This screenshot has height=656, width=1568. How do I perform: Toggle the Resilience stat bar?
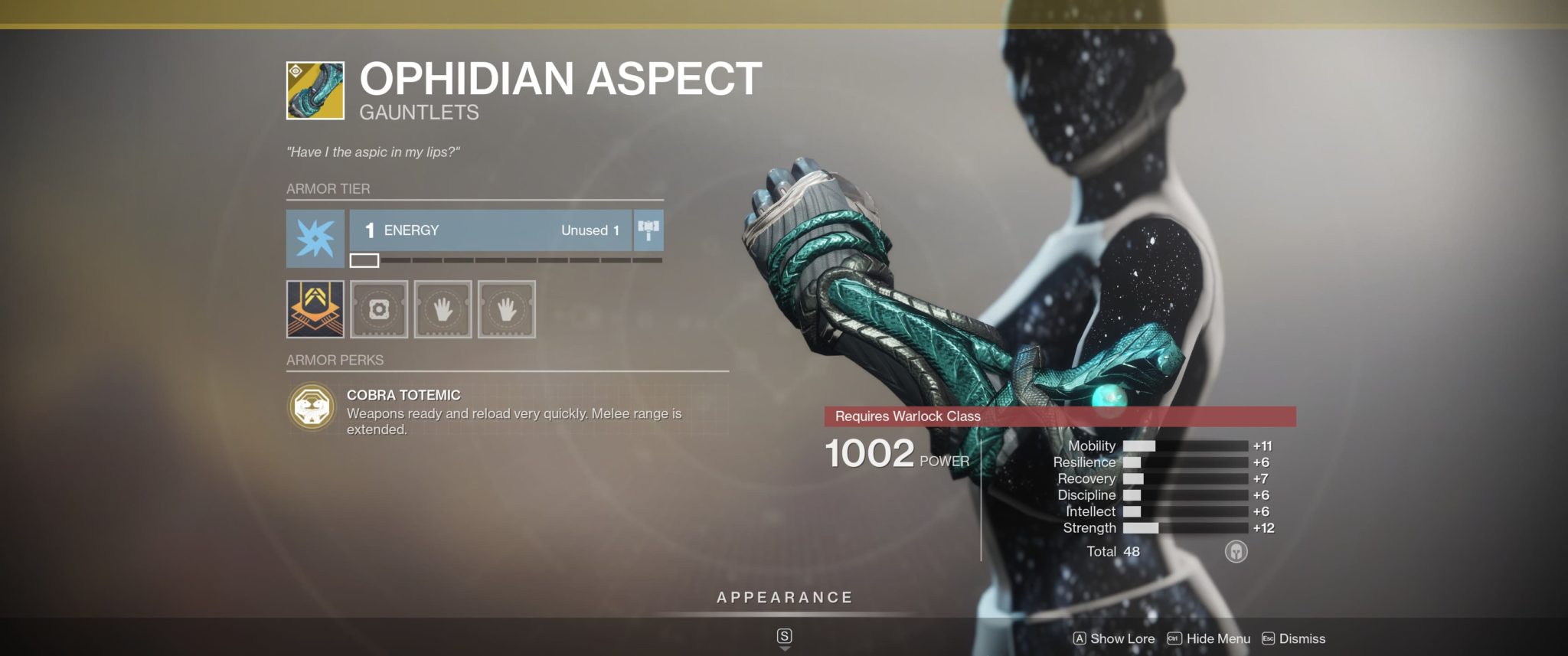tap(1187, 462)
